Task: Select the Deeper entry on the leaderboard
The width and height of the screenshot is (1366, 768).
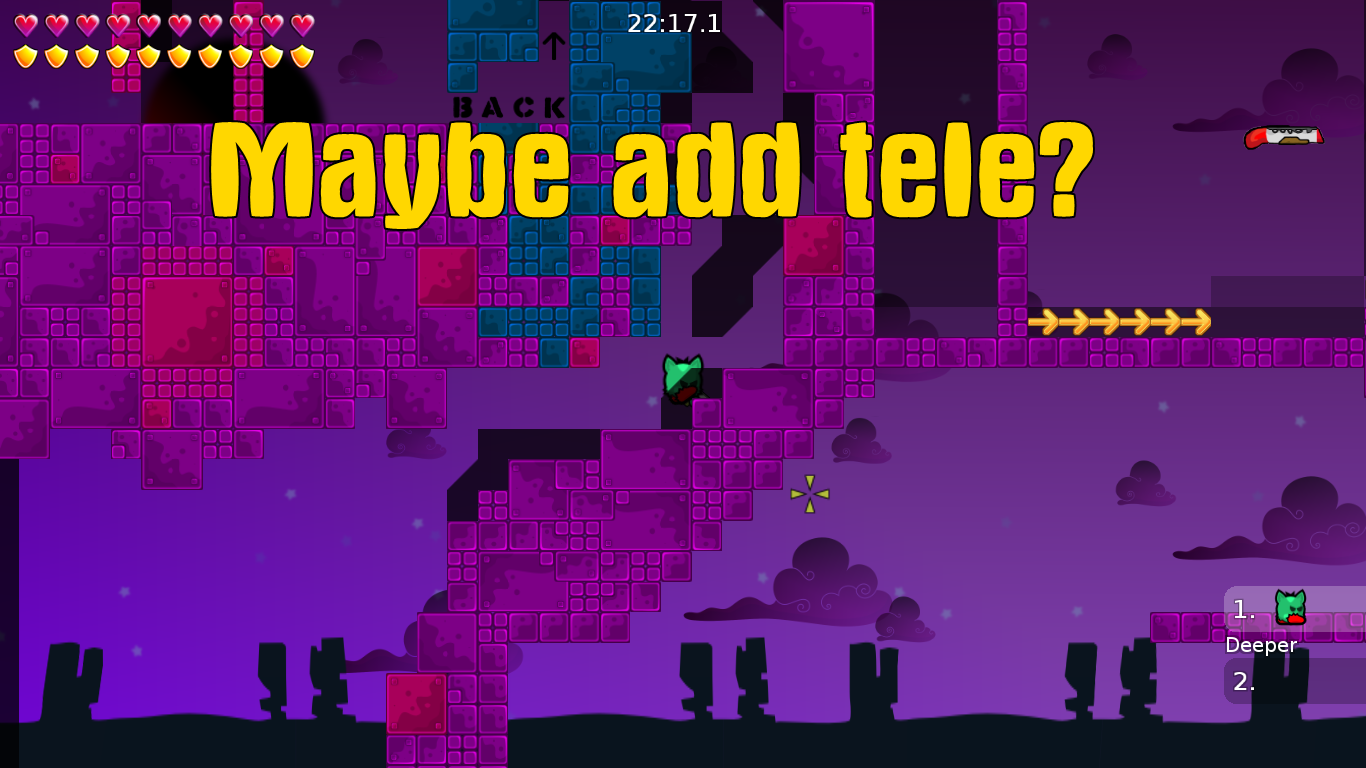Action: [x=1261, y=646]
